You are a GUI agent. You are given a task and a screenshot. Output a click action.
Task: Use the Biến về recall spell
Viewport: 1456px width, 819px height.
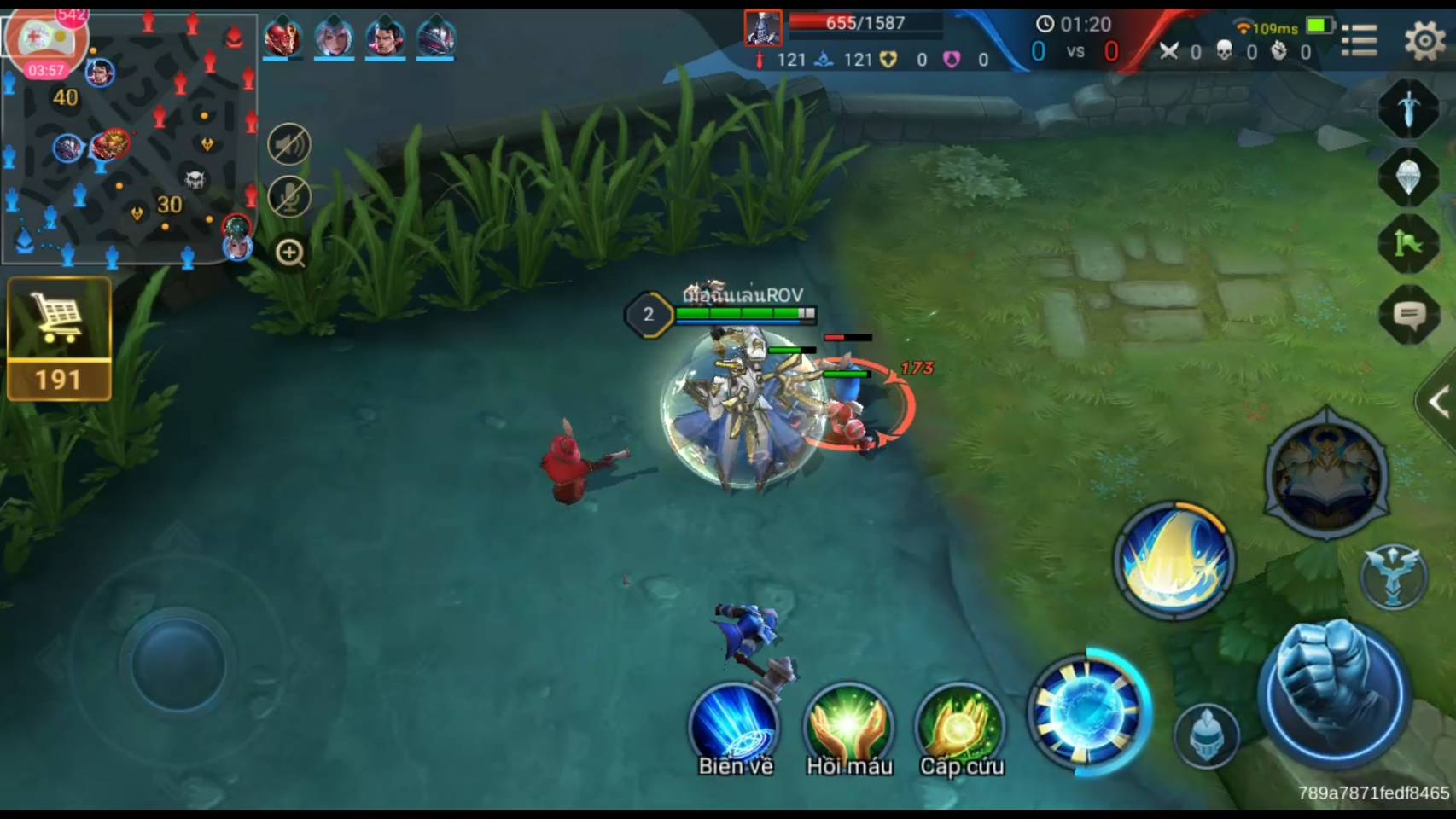734,727
